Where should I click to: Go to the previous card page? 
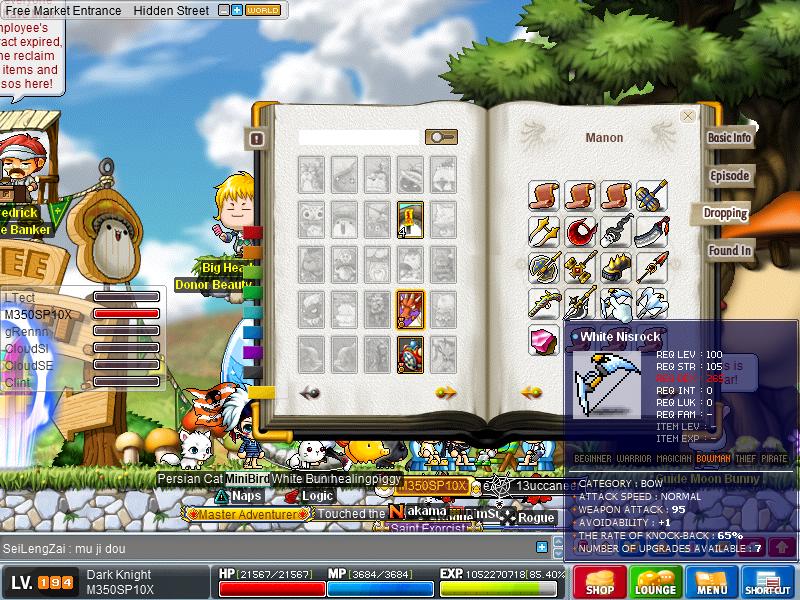(x=310, y=393)
